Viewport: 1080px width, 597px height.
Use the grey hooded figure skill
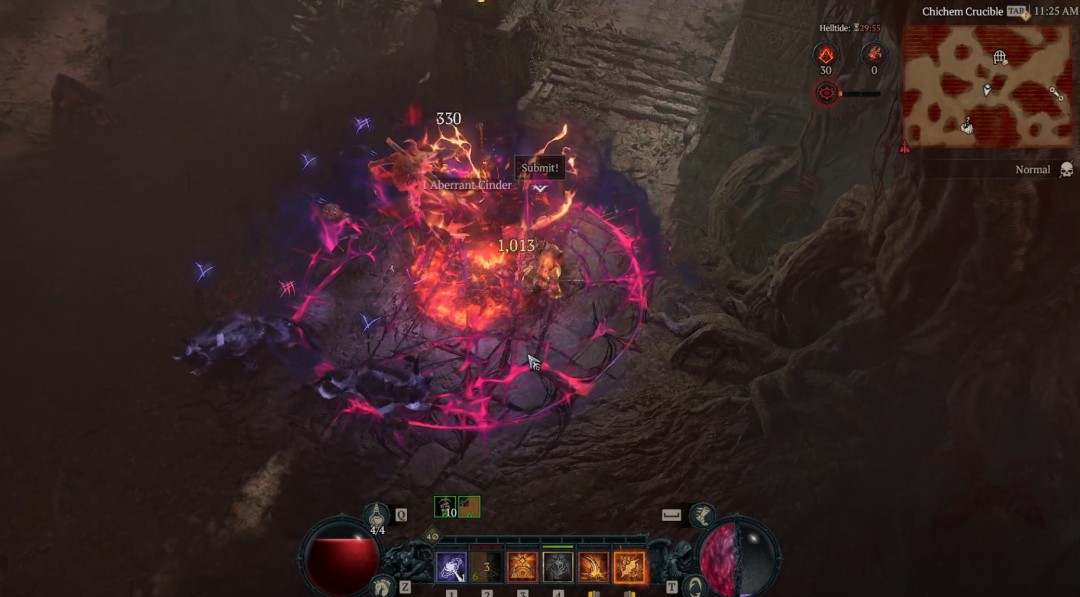click(558, 567)
